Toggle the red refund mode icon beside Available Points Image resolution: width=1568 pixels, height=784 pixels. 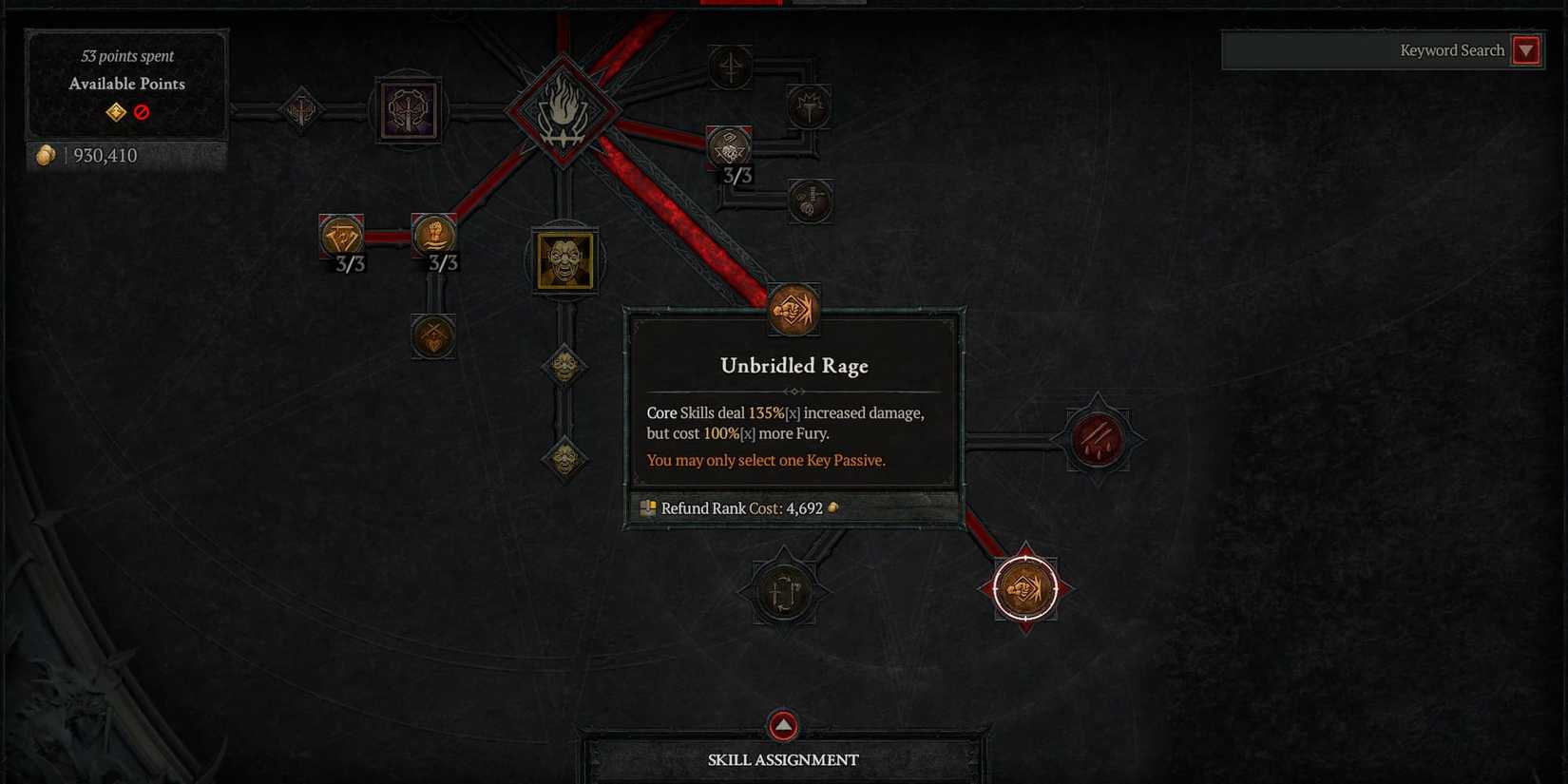pyautogui.click(x=142, y=111)
